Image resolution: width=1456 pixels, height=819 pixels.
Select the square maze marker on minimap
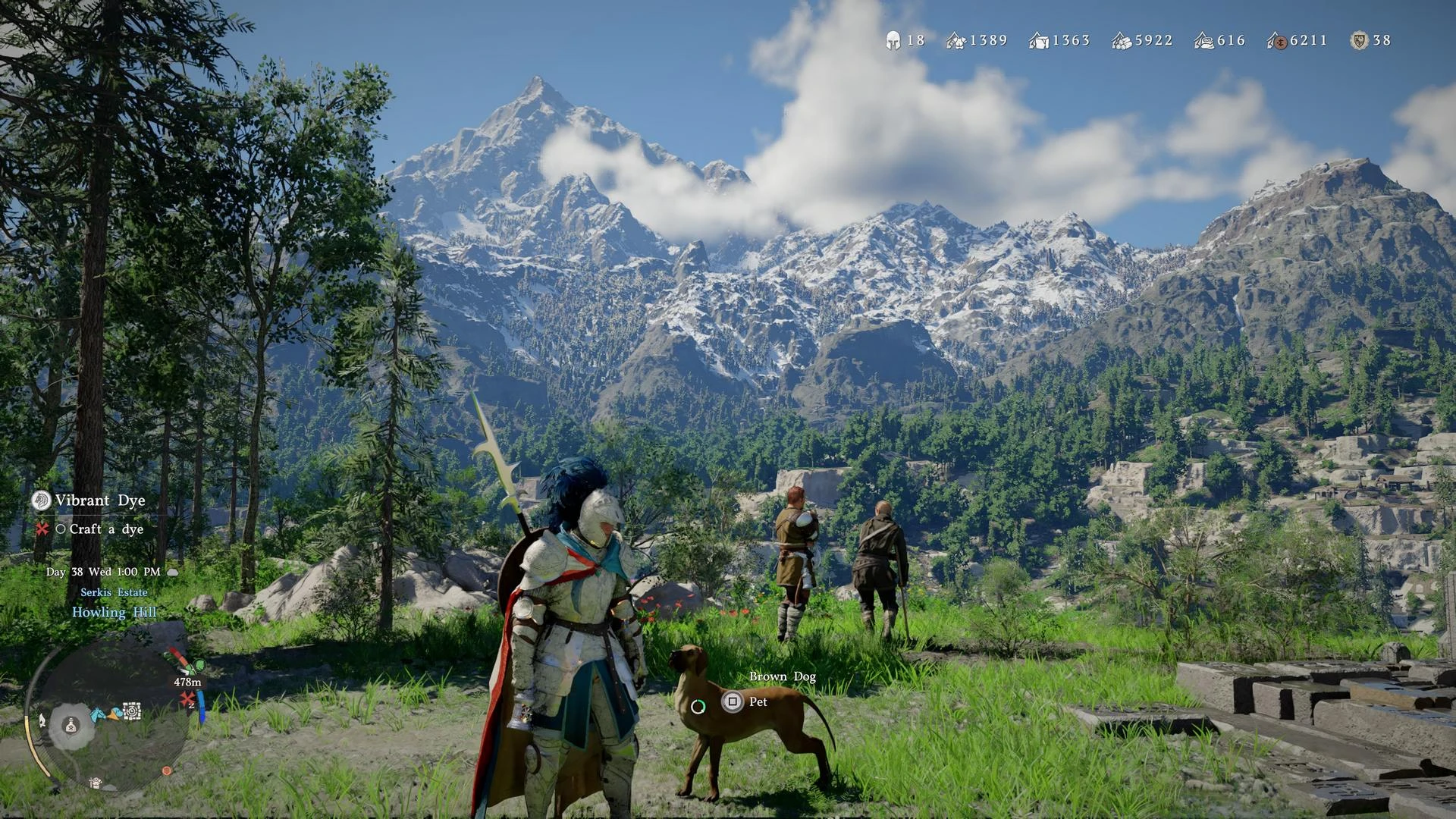(x=132, y=711)
